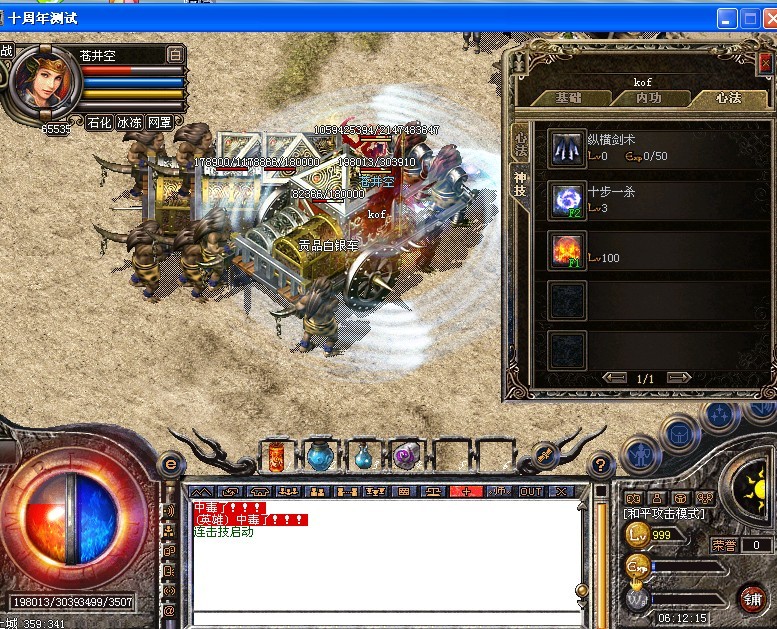Go to the next skill page arrow
The height and width of the screenshot is (629, 777).
coord(679,378)
